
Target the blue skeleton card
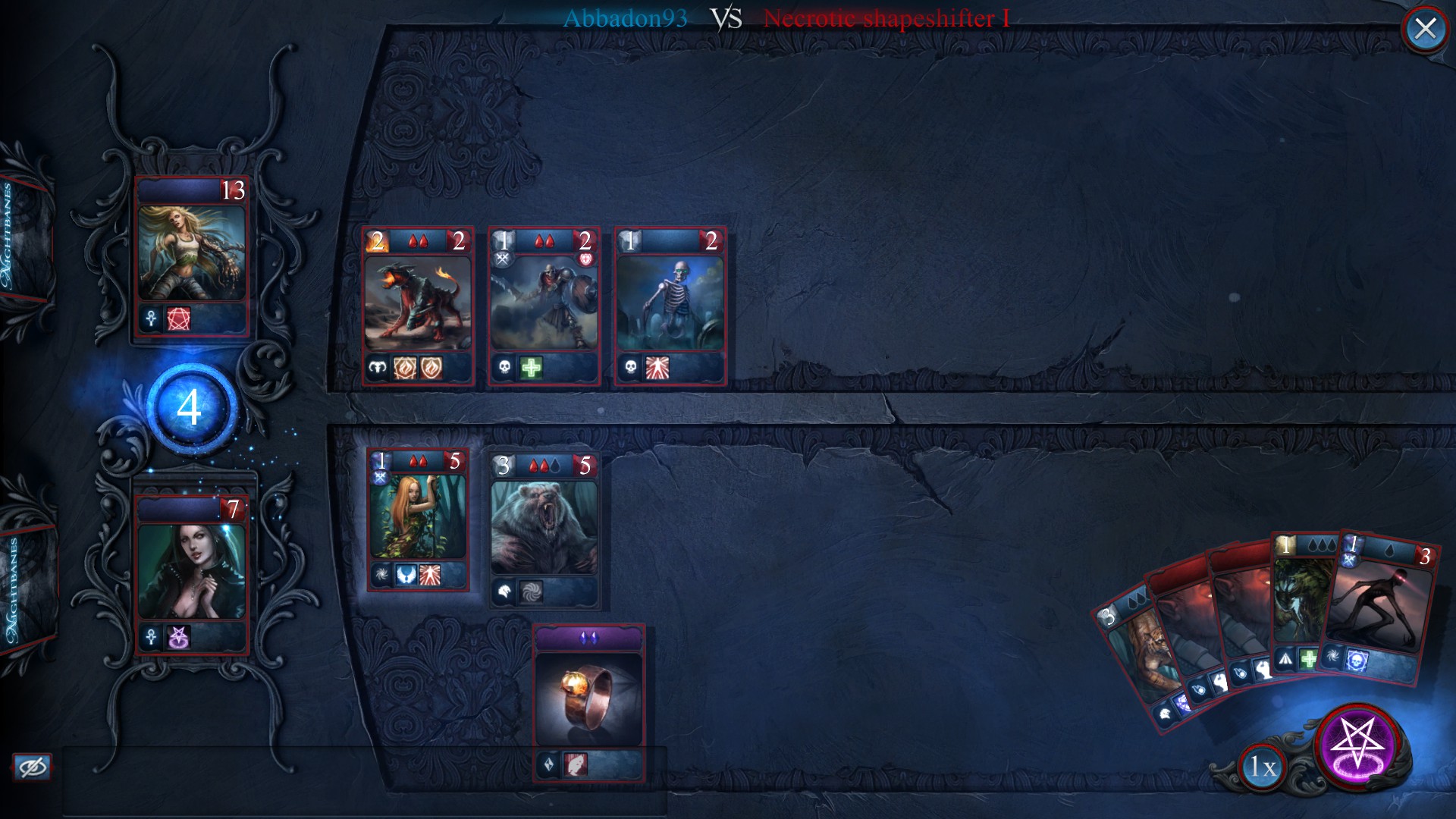(x=670, y=306)
